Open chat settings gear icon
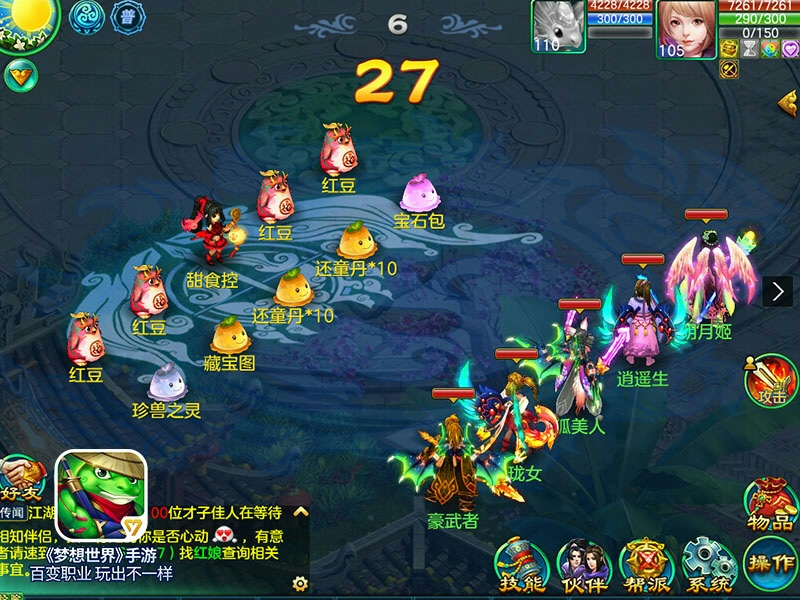Screen dimensions: 800x600 click(299, 583)
